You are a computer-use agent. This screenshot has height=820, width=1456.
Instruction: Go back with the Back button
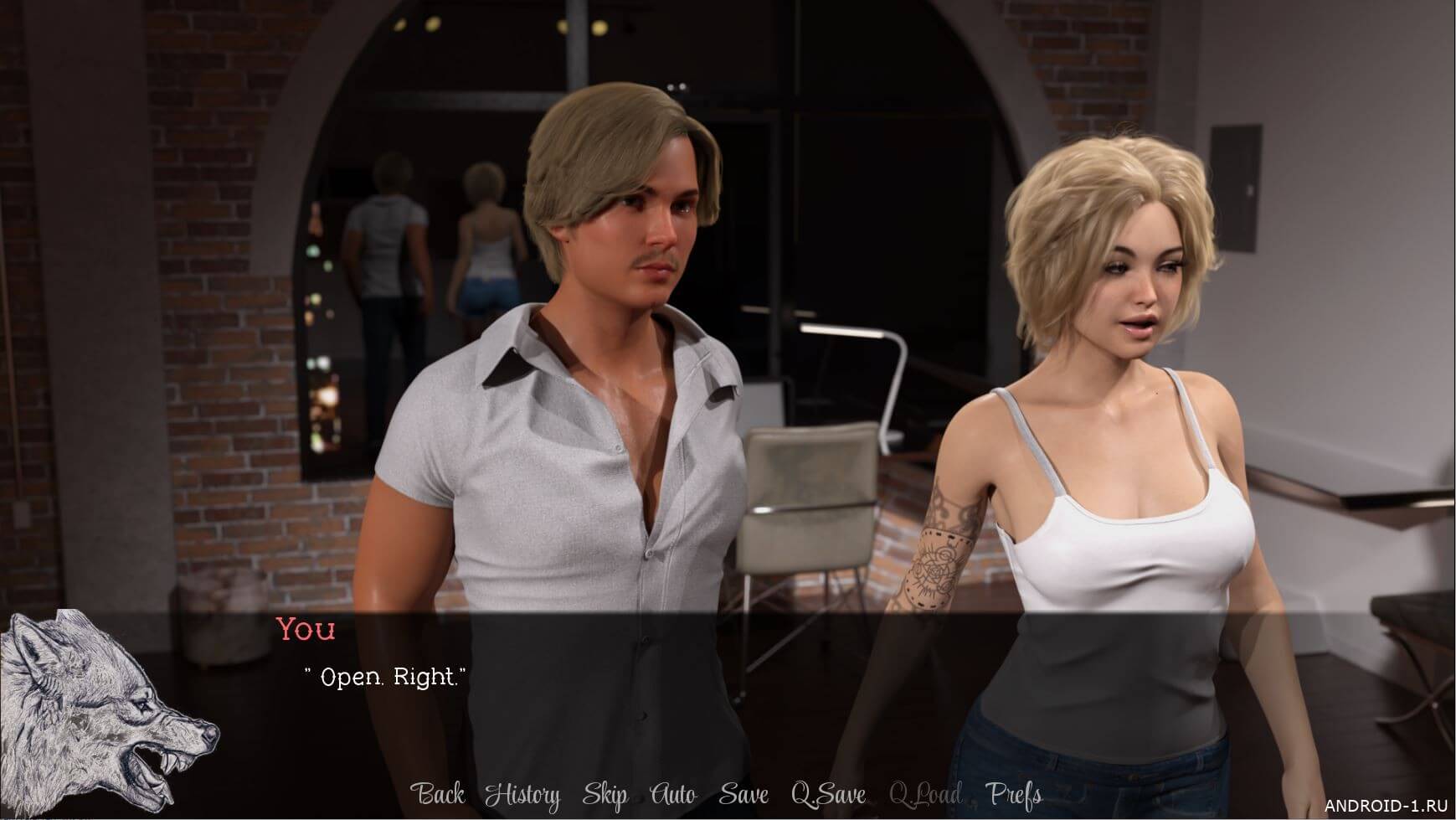click(438, 794)
